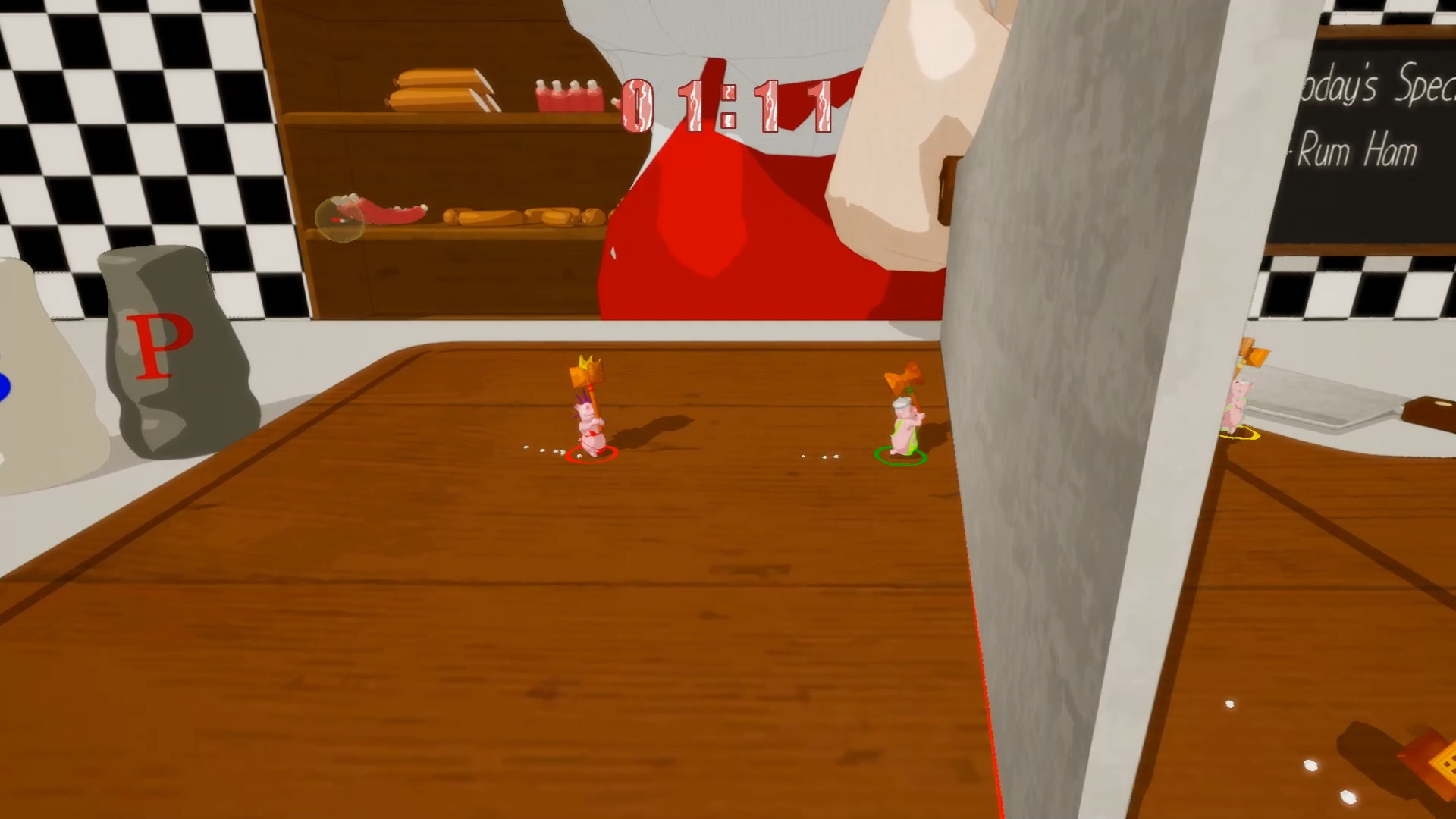Image resolution: width=1456 pixels, height=819 pixels.
Task: Toggle the red ring under the brush pig
Action: [591, 455]
